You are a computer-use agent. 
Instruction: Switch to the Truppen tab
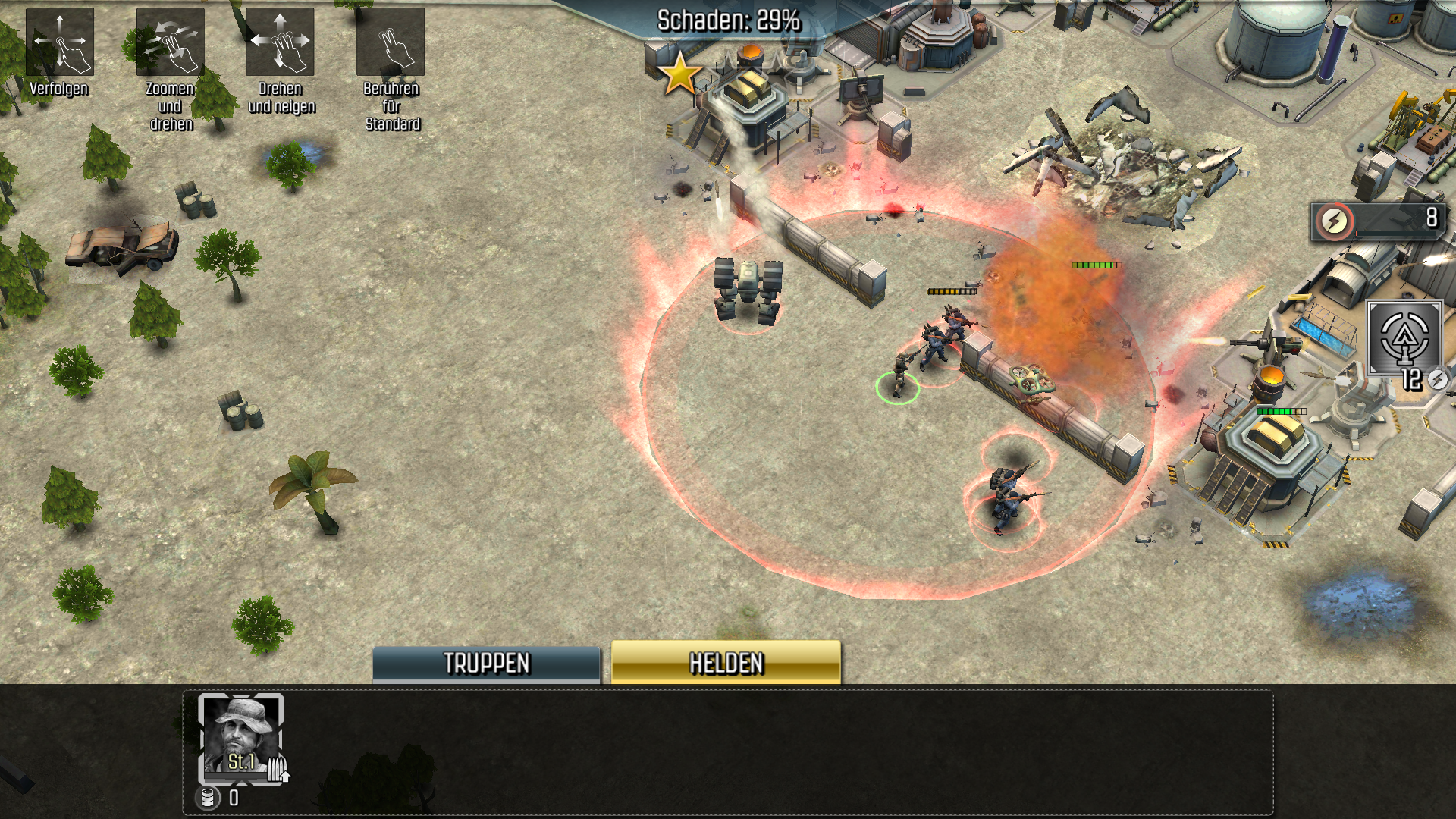click(486, 664)
